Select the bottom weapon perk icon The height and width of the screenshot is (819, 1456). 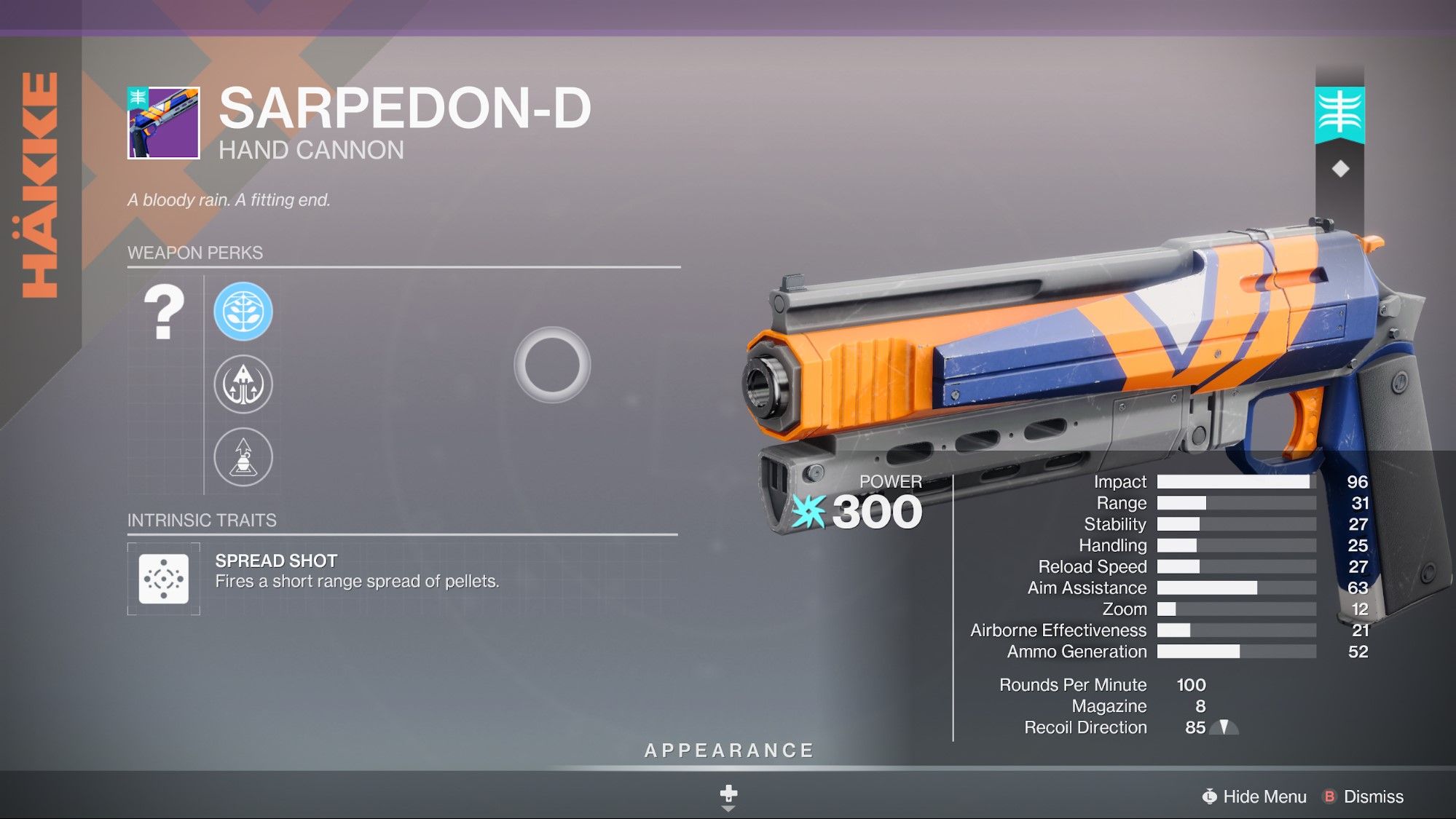[x=243, y=457]
